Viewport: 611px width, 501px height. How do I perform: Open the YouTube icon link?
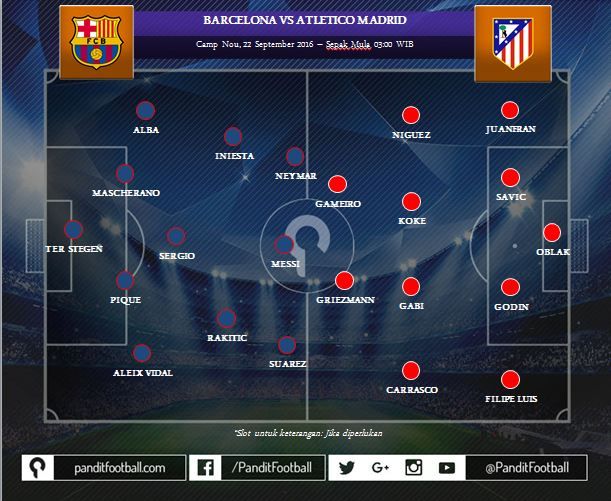pyautogui.click(x=446, y=467)
